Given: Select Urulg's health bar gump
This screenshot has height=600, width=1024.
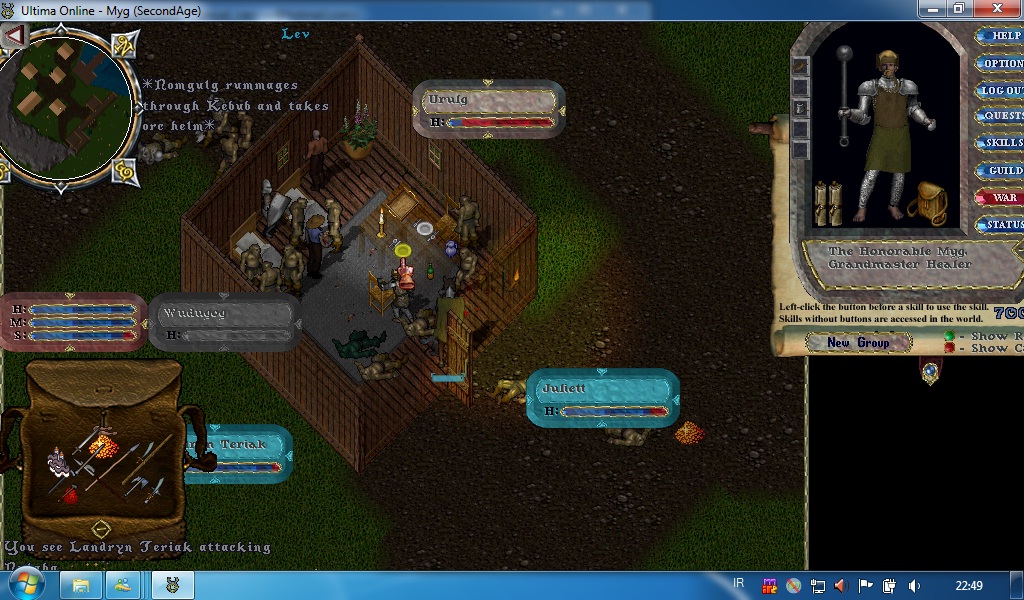Looking at the screenshot, I should [x=490, y=108].
